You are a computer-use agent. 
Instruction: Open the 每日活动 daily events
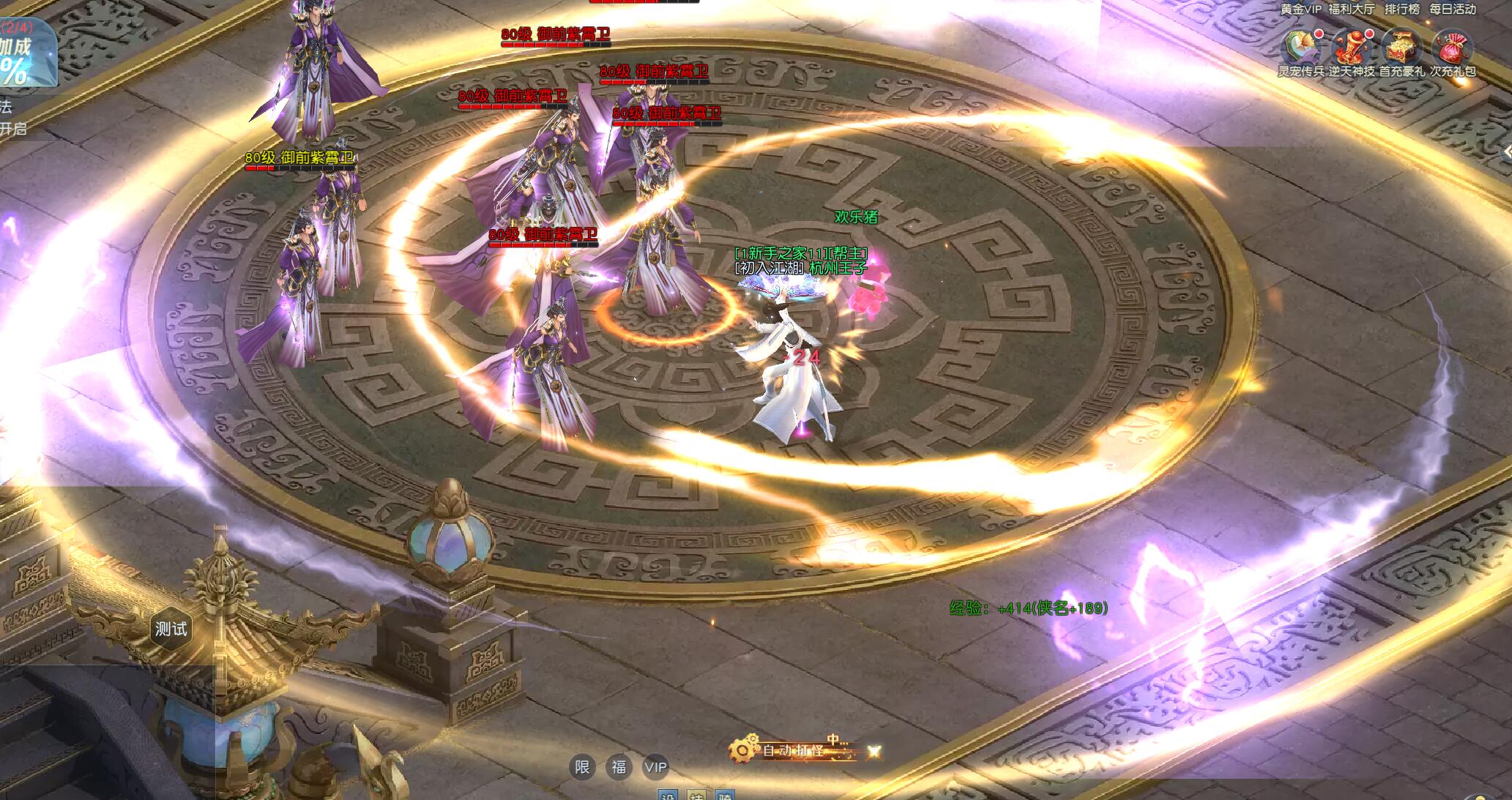1453,10
